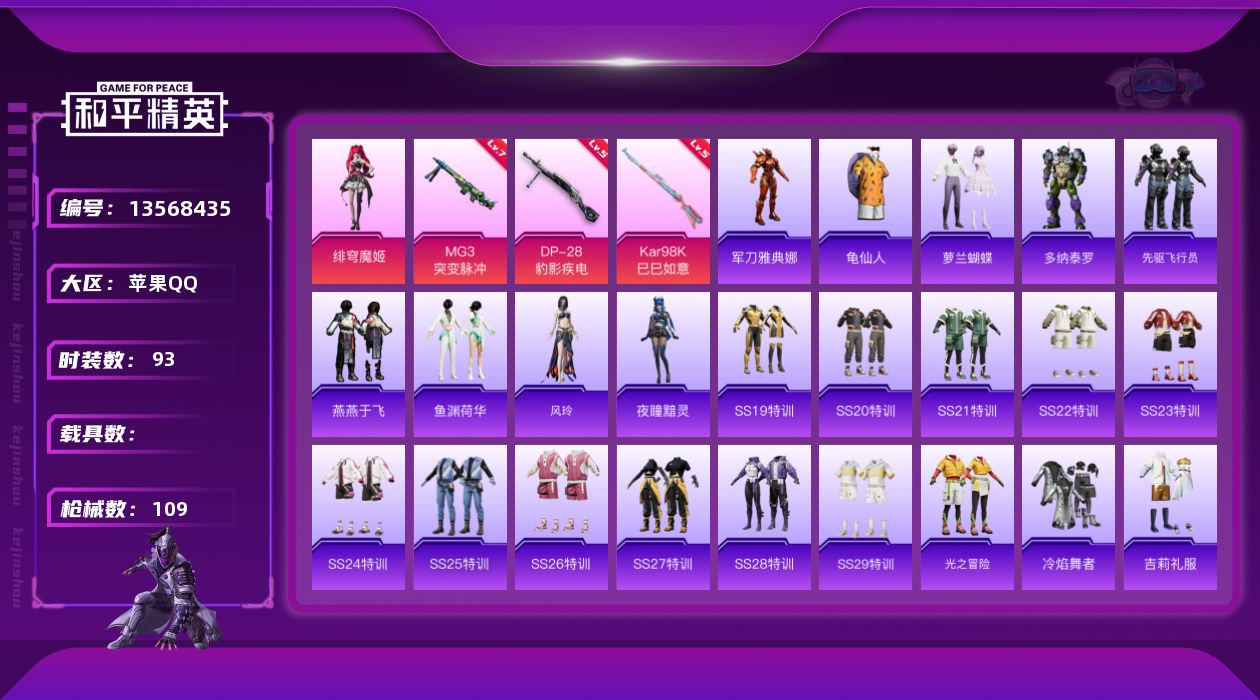This screenshot has width=1260, height=700.
Task: Select the 夜瞳精灵 character card
Action: coord(663,364)
